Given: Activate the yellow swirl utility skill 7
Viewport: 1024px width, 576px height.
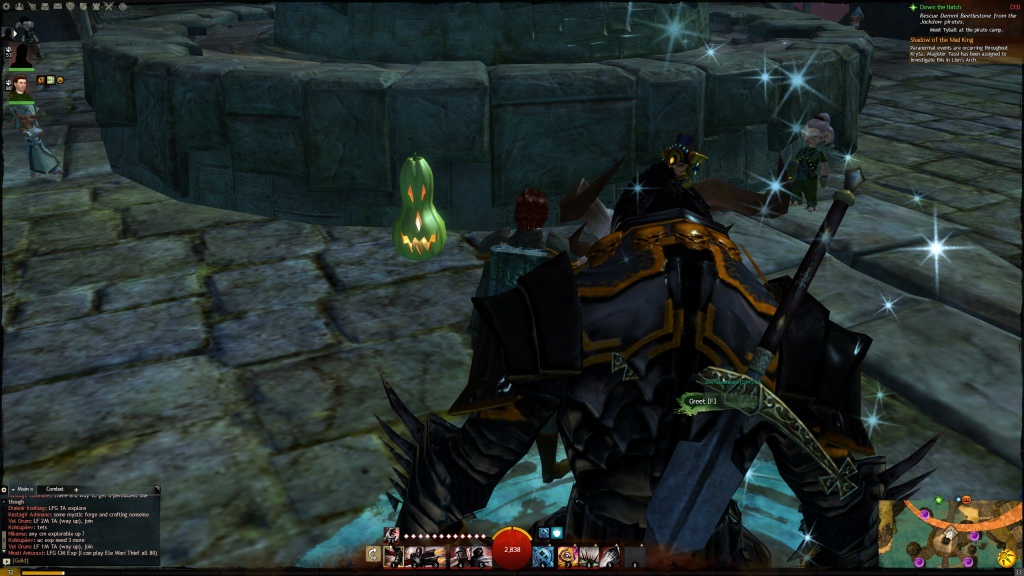Looking at the screenshot, I should (x=566, y=554).
